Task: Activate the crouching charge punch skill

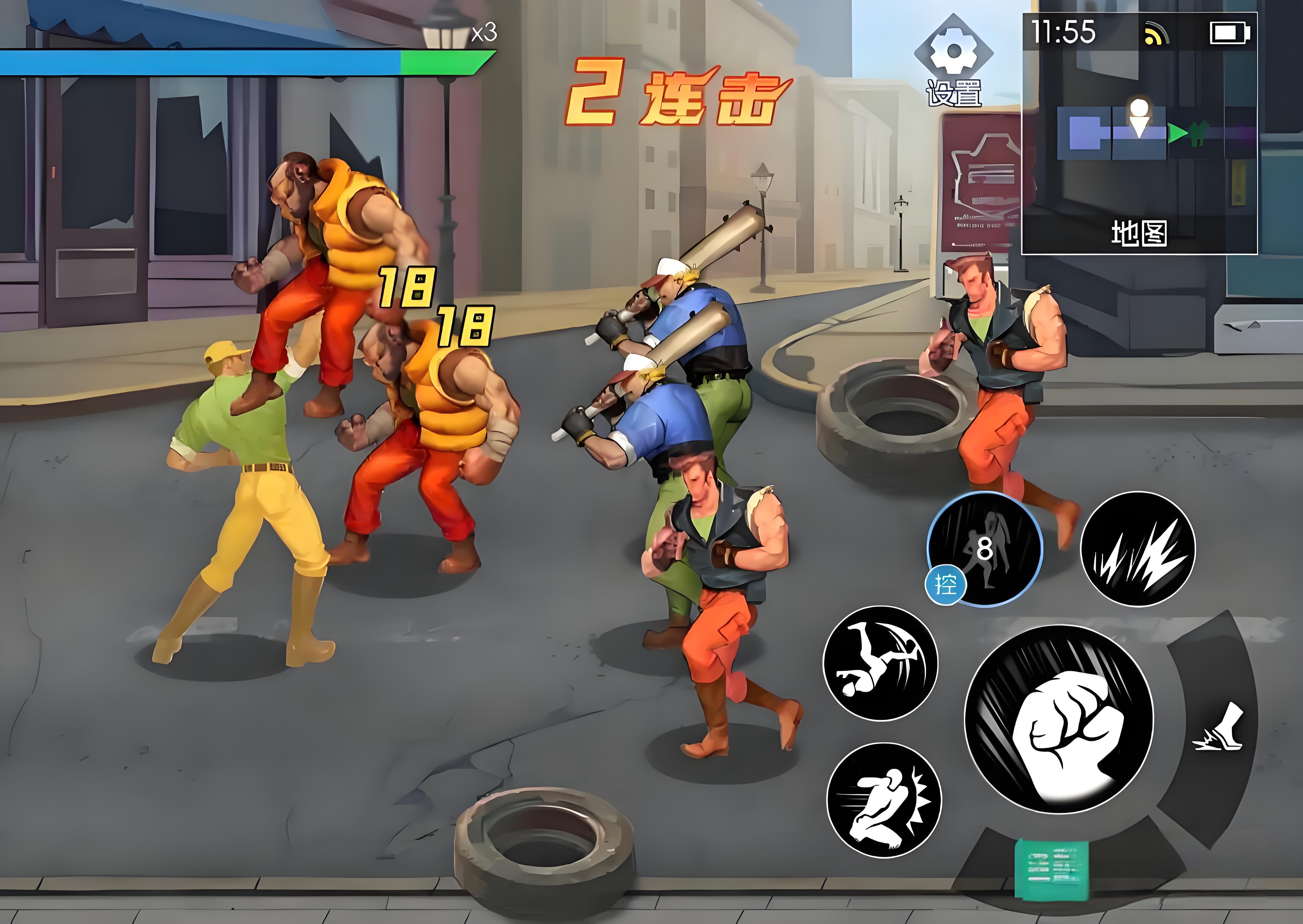Action: [x=884, y=800]
